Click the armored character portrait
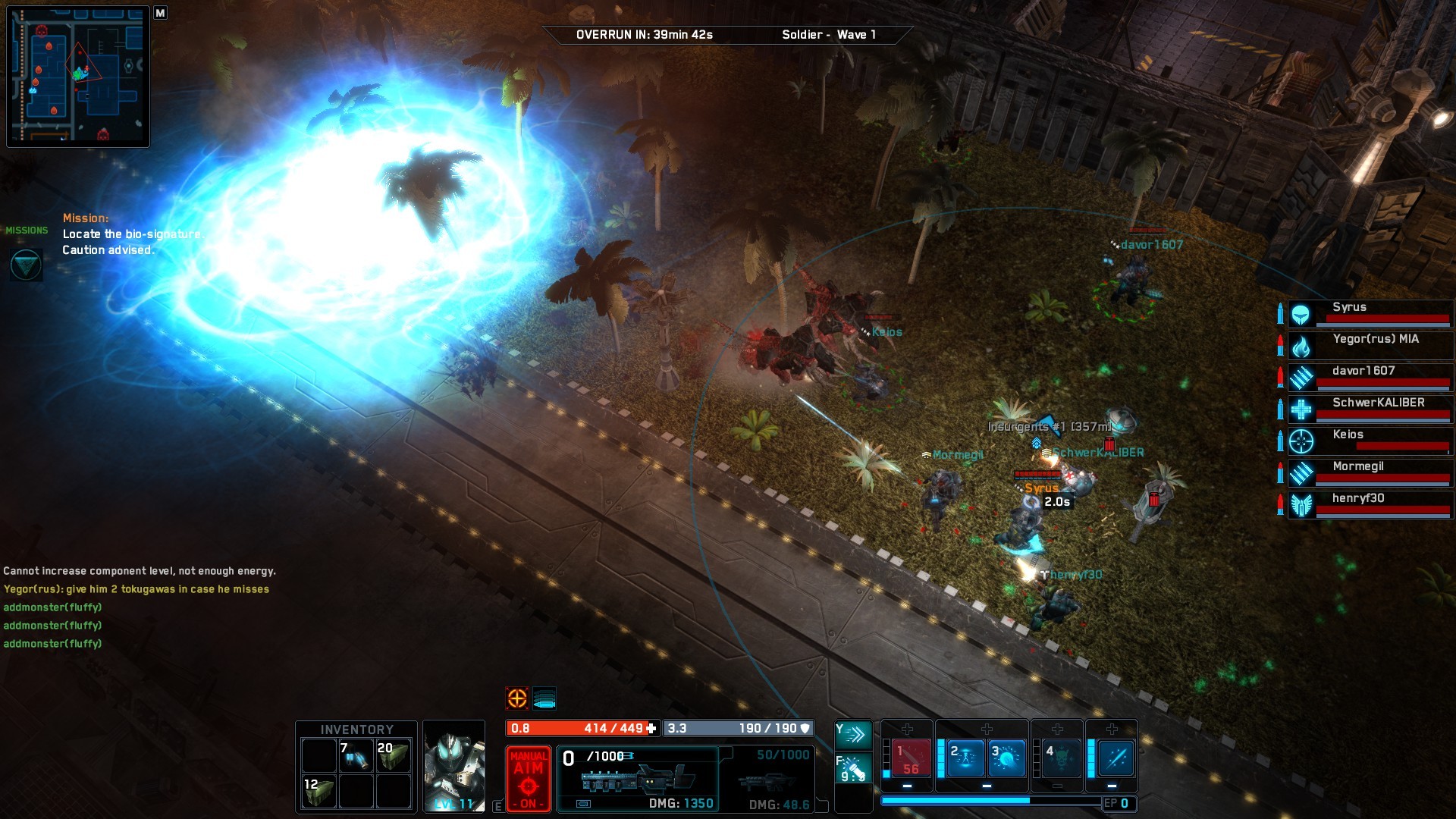The width and height of the screenshot is (1456, 819). click(454, 766)
